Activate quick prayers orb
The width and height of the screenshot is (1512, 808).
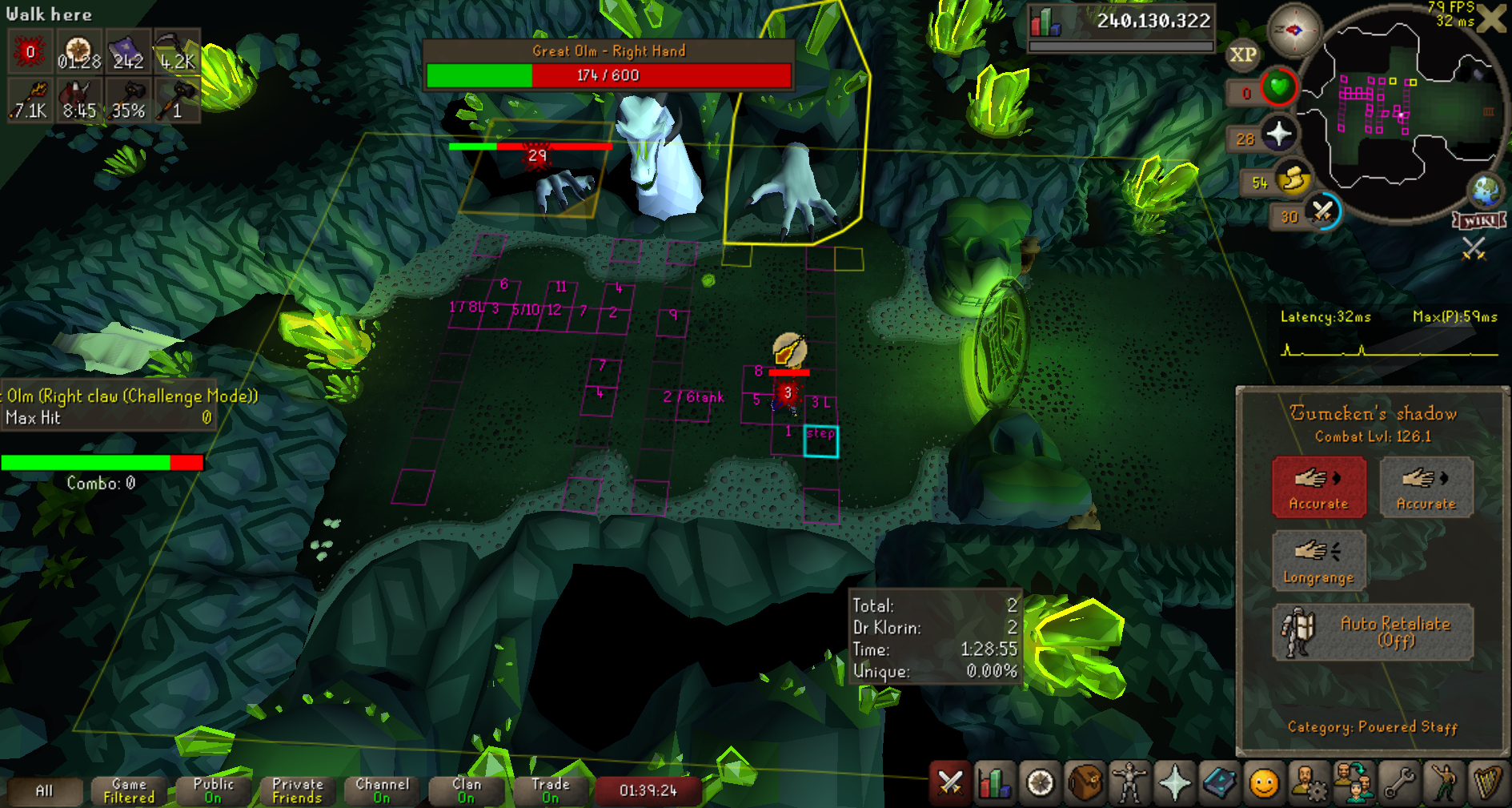pyautogui.click(x=1278, y=134)
